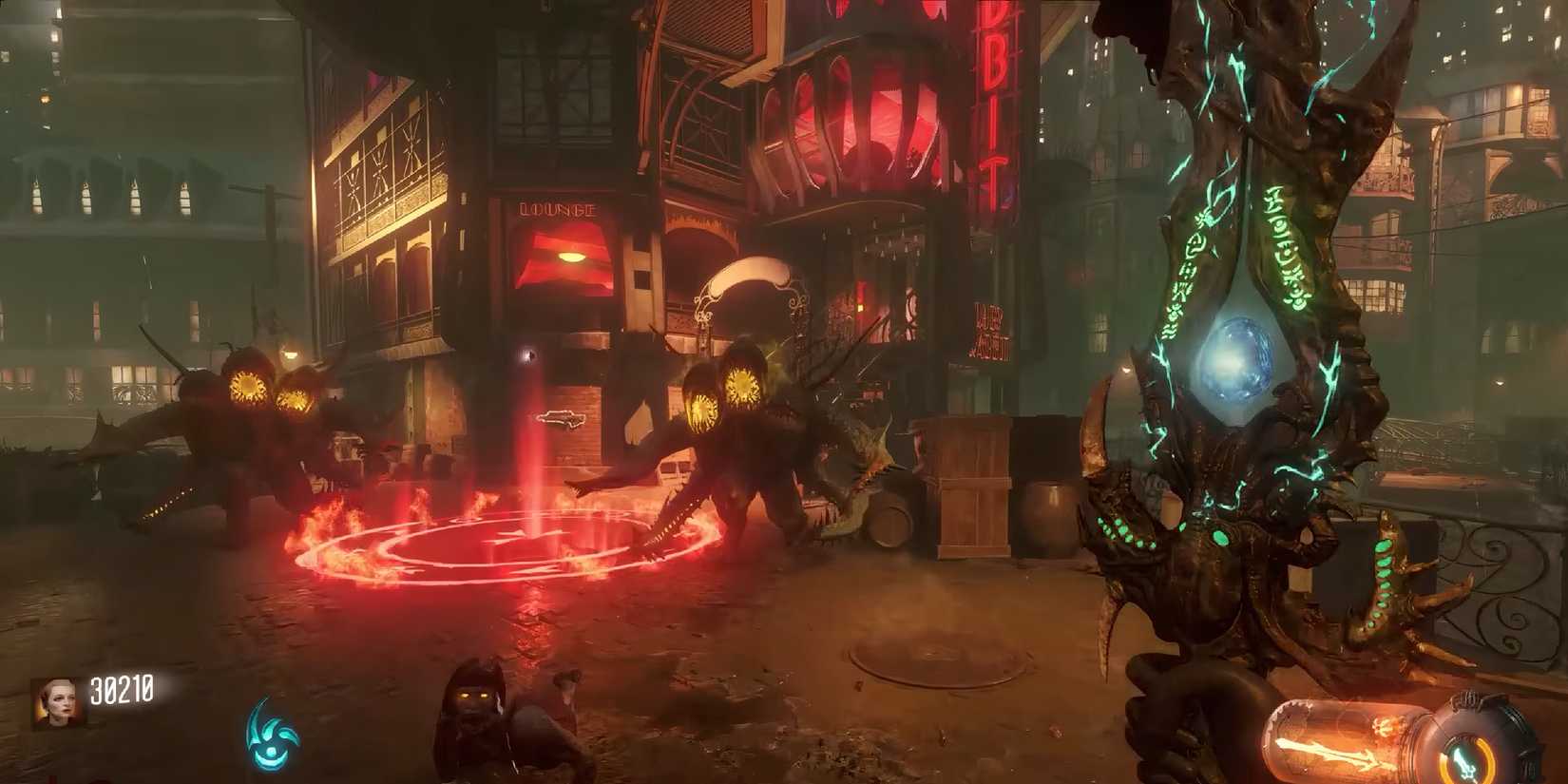Click the small arrow marker on the wall
This screenshot has width=1568, height=784.
click(561, 416)
